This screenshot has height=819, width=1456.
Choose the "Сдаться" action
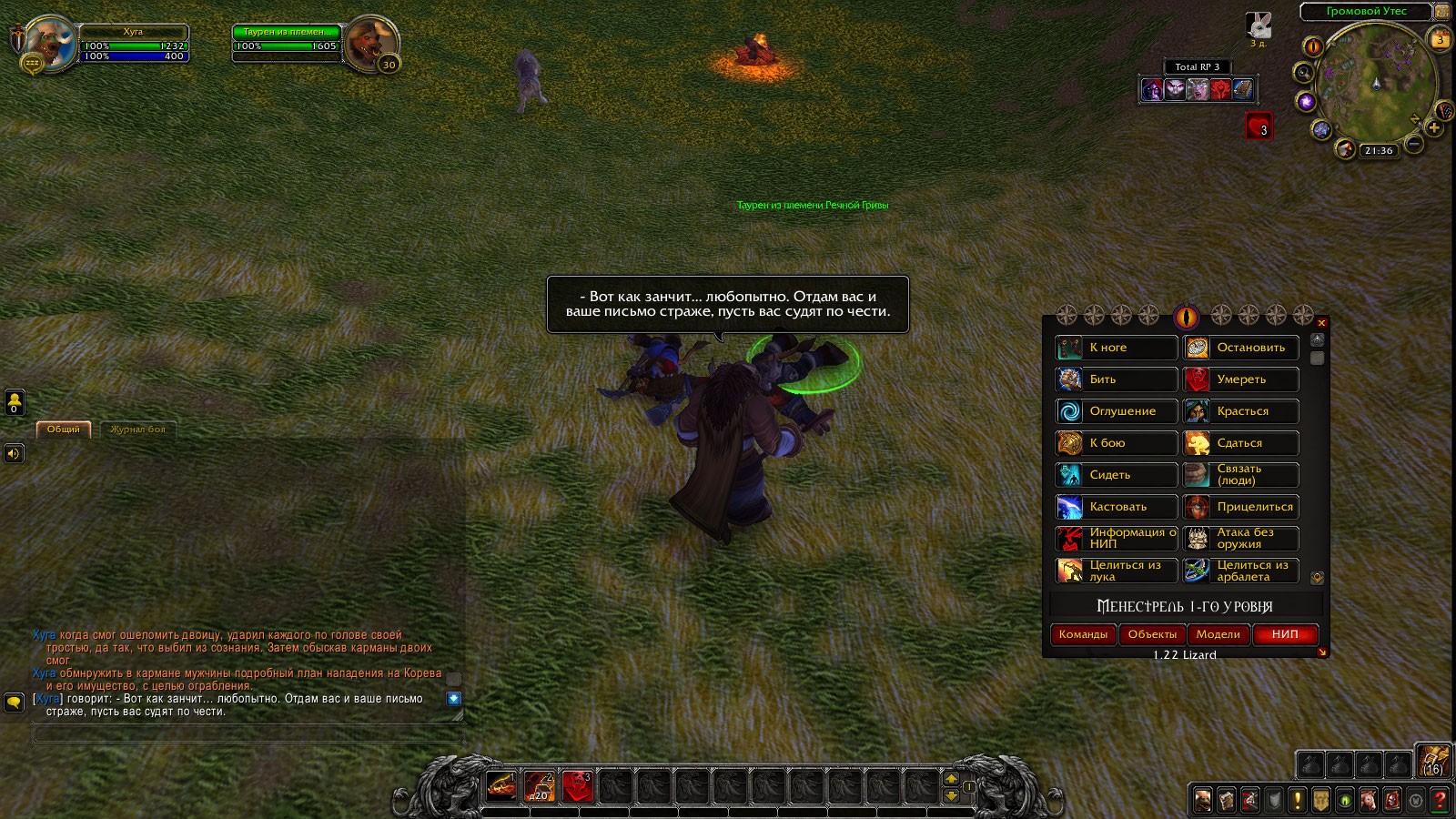(1241, 443)
